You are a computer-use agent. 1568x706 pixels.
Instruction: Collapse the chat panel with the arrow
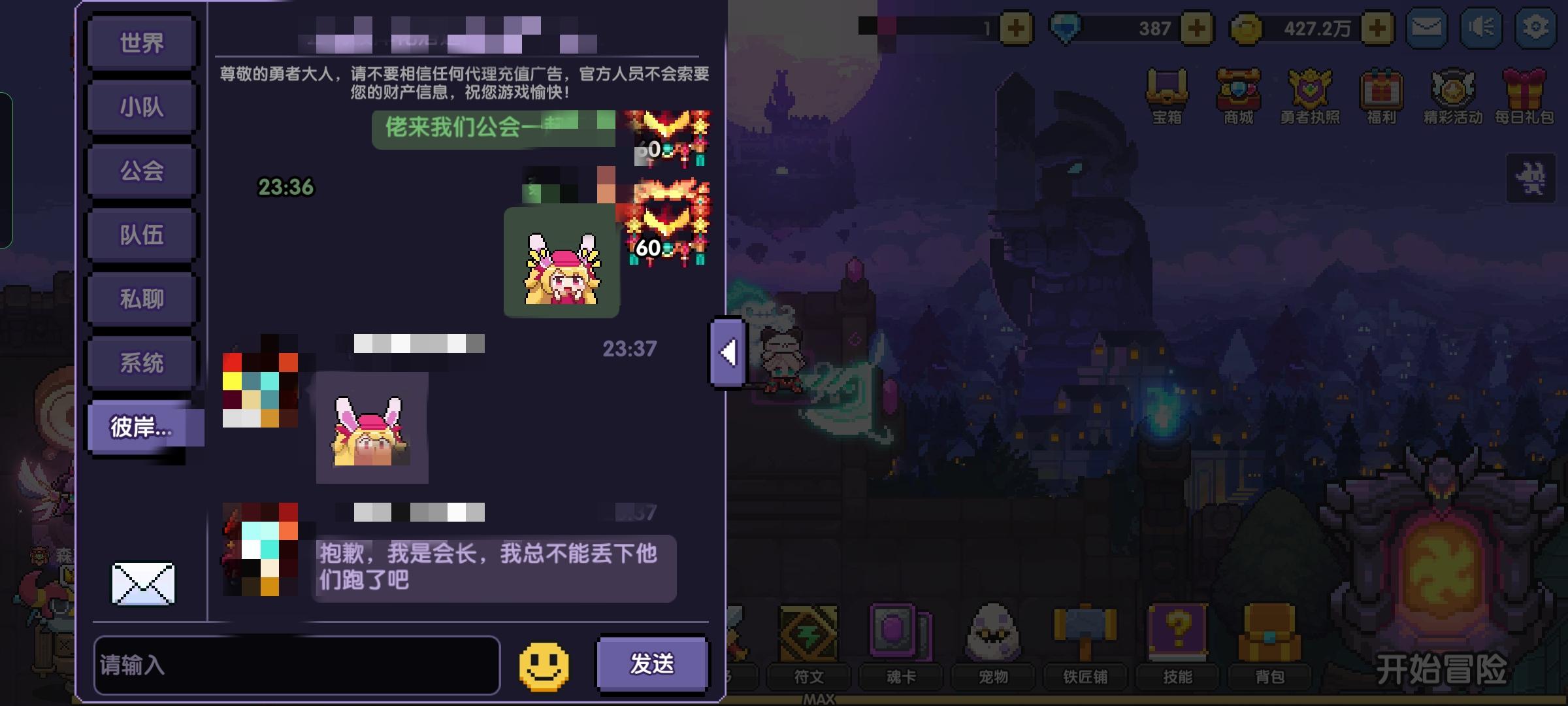(x=727, y=354)
